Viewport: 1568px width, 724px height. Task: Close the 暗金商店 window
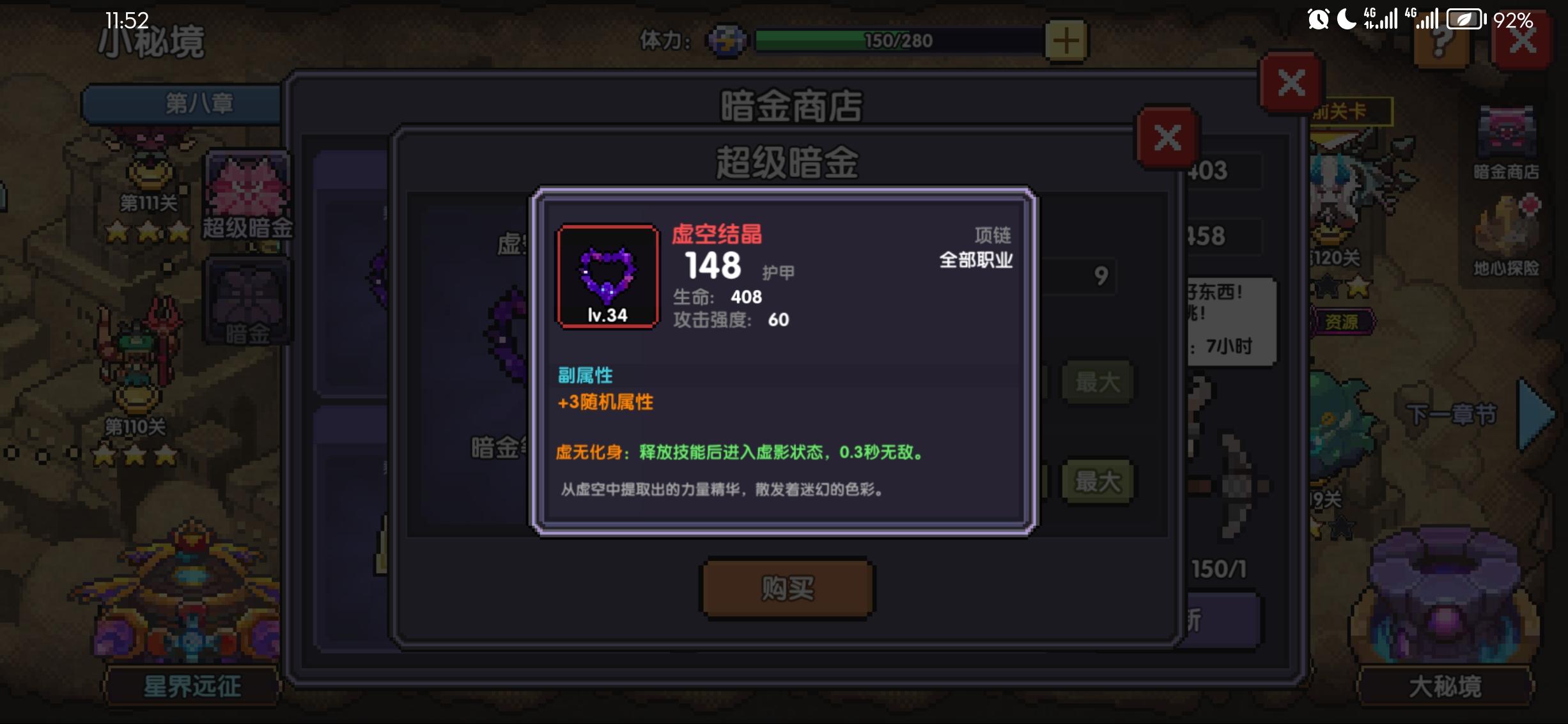point(1290,82)
